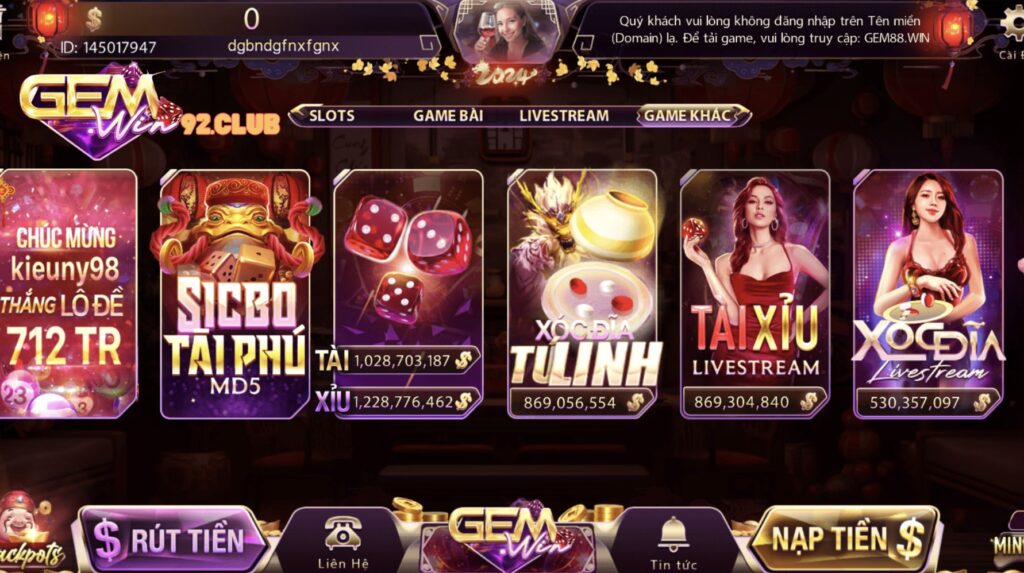
Task: Select the LIVESTREAM tab
Action: [563, 116]
